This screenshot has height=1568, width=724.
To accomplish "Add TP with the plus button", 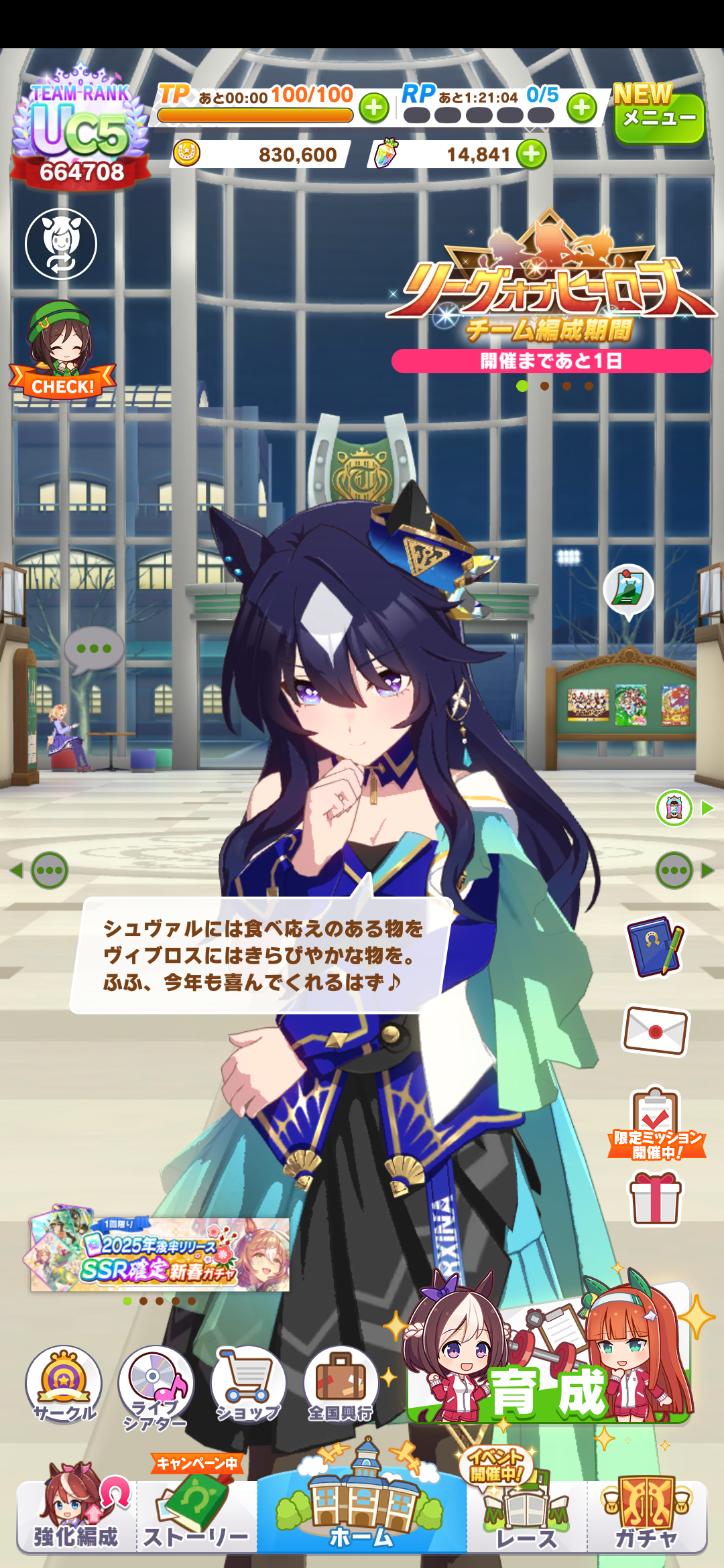I will pyautogui.click(x=374, y=108).
